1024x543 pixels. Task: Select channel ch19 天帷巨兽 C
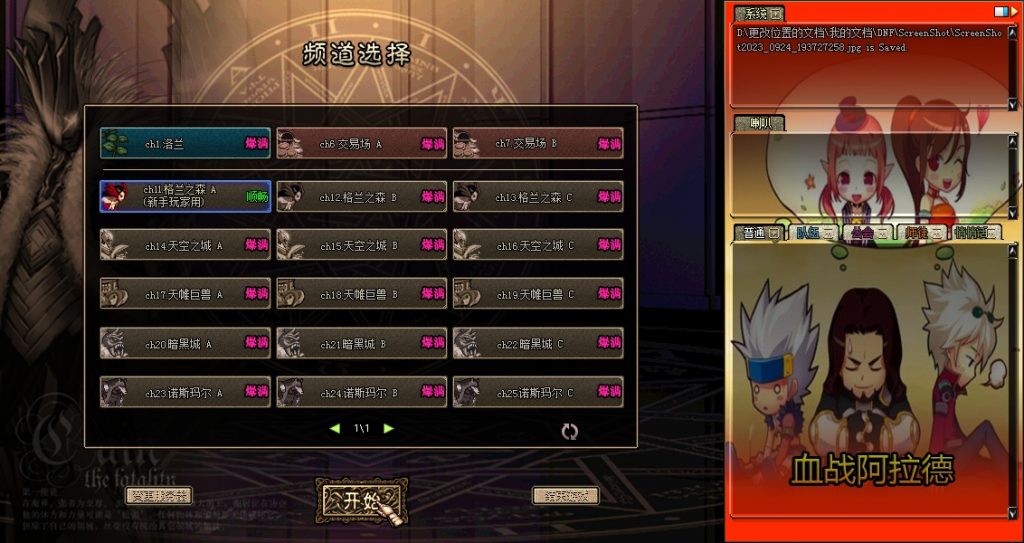(538, 294)
